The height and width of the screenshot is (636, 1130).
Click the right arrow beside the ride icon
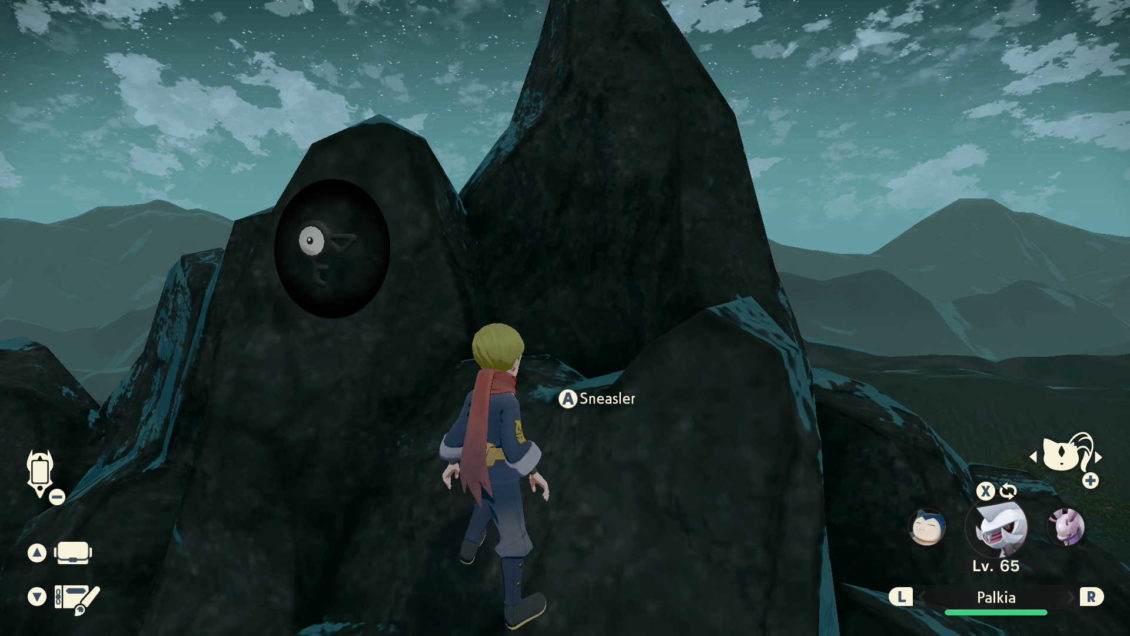[x=1097, y=458]
